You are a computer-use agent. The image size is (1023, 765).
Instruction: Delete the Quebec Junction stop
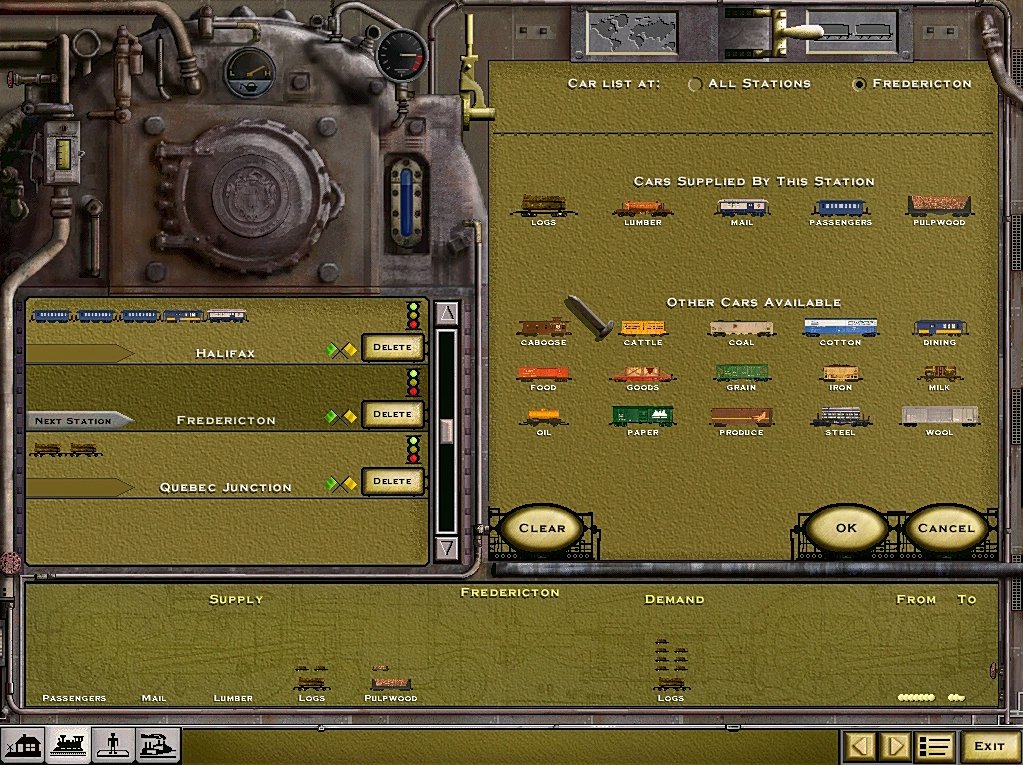392,481
